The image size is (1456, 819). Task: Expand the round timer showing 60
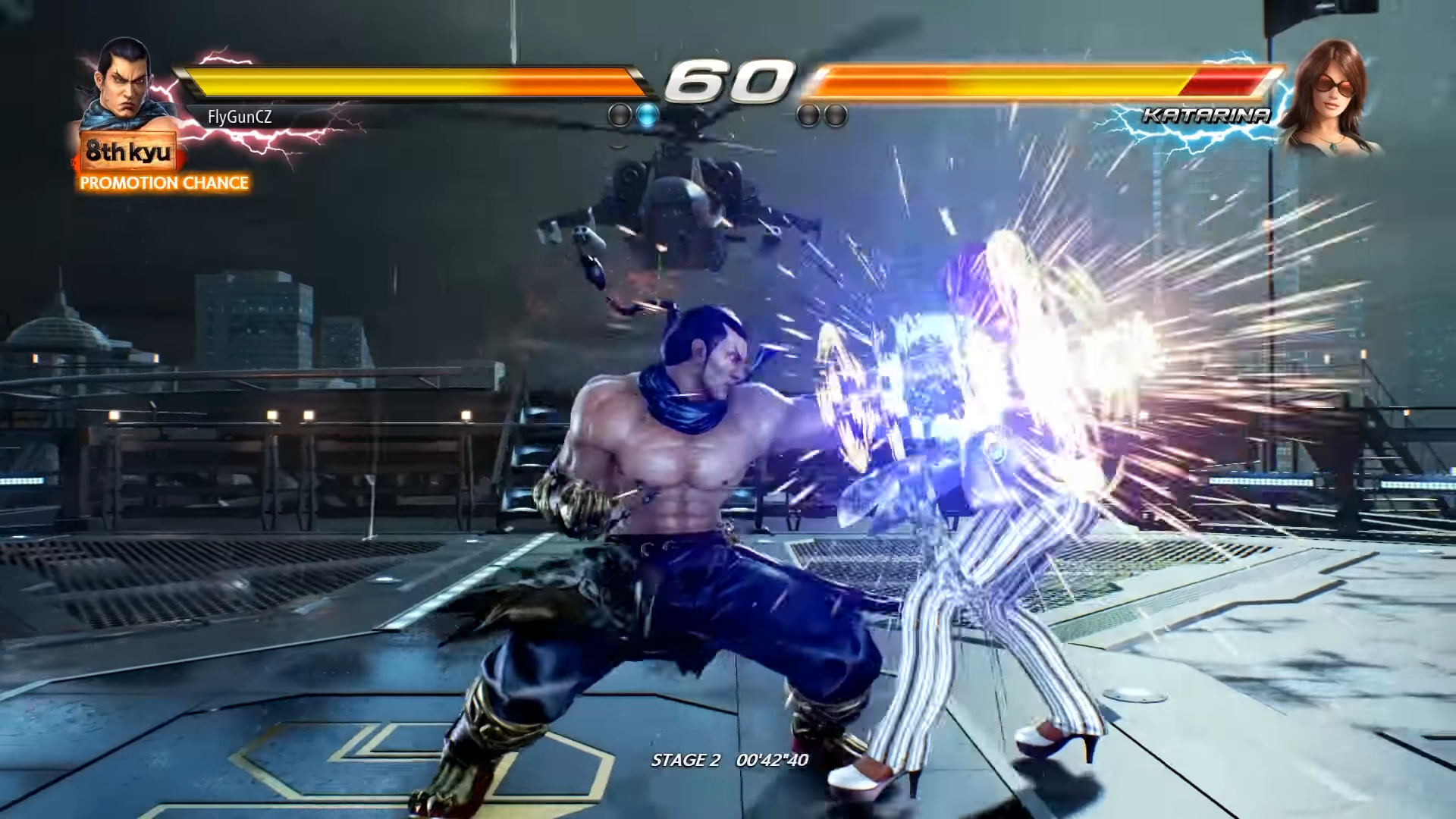[730, 80]
